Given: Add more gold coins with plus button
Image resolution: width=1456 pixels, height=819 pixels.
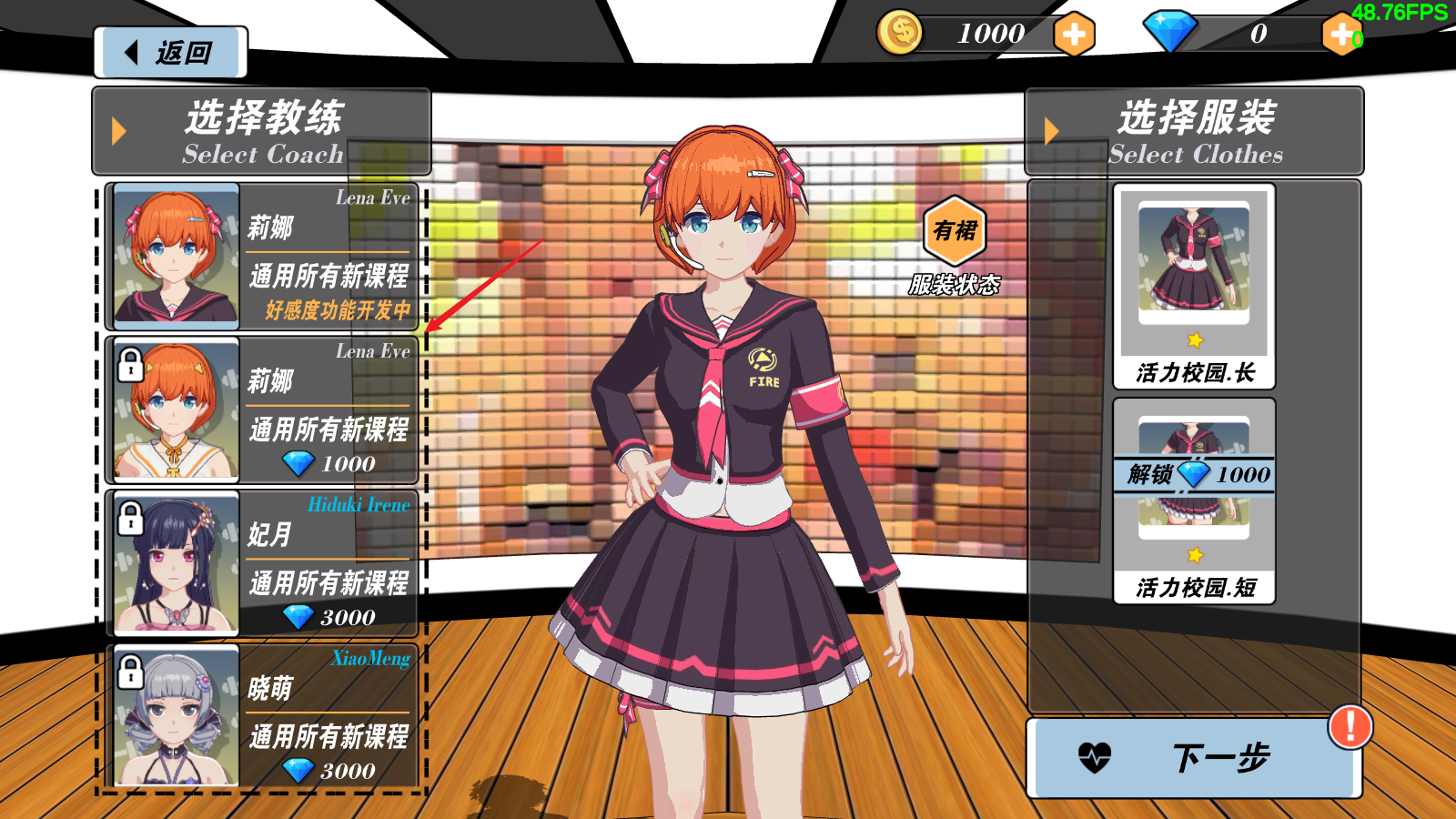Looking at the screenshot, I should 1074,35.
